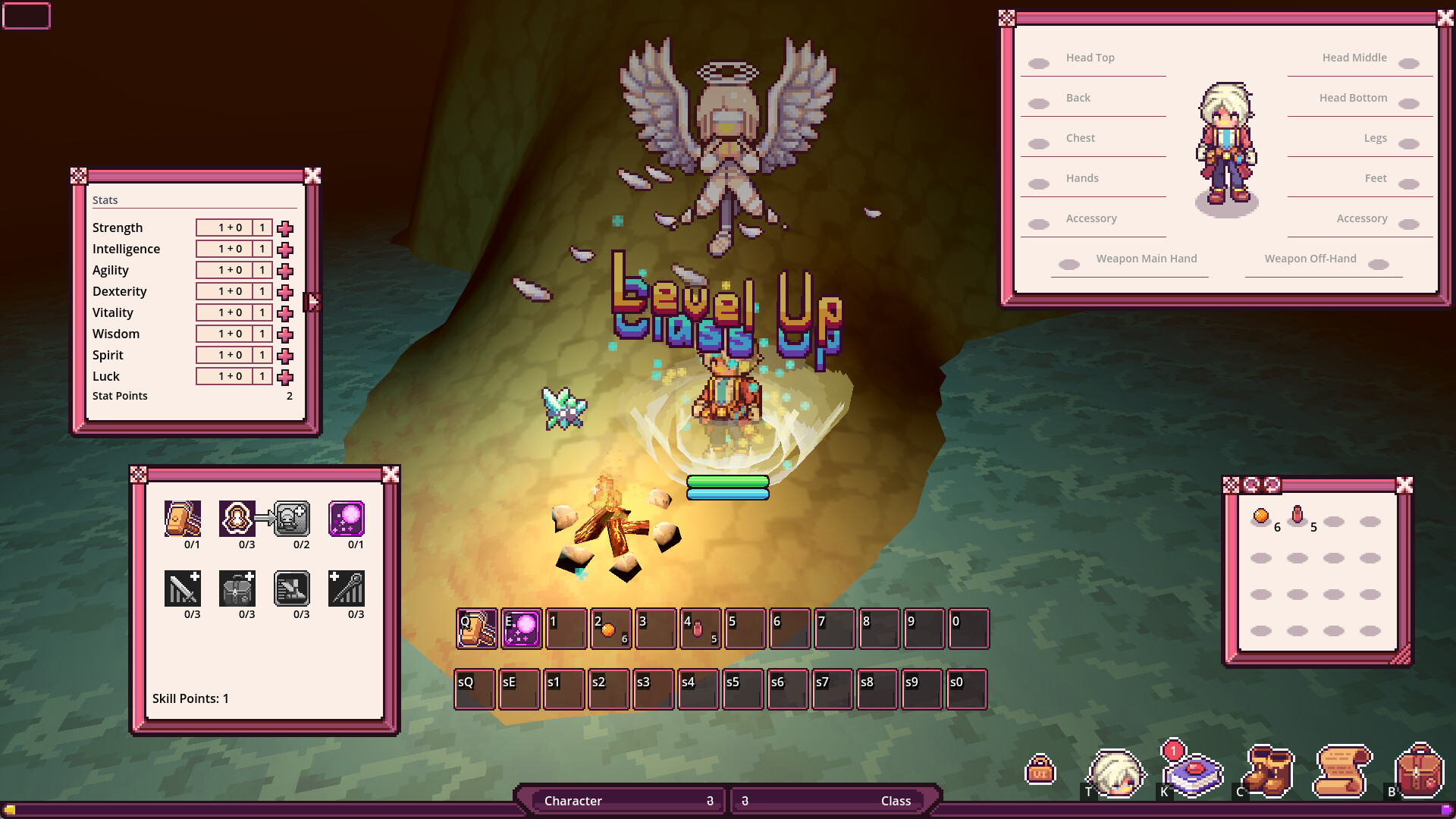Open the backpack inventory icon labeled B

[x=1420, y=773]
